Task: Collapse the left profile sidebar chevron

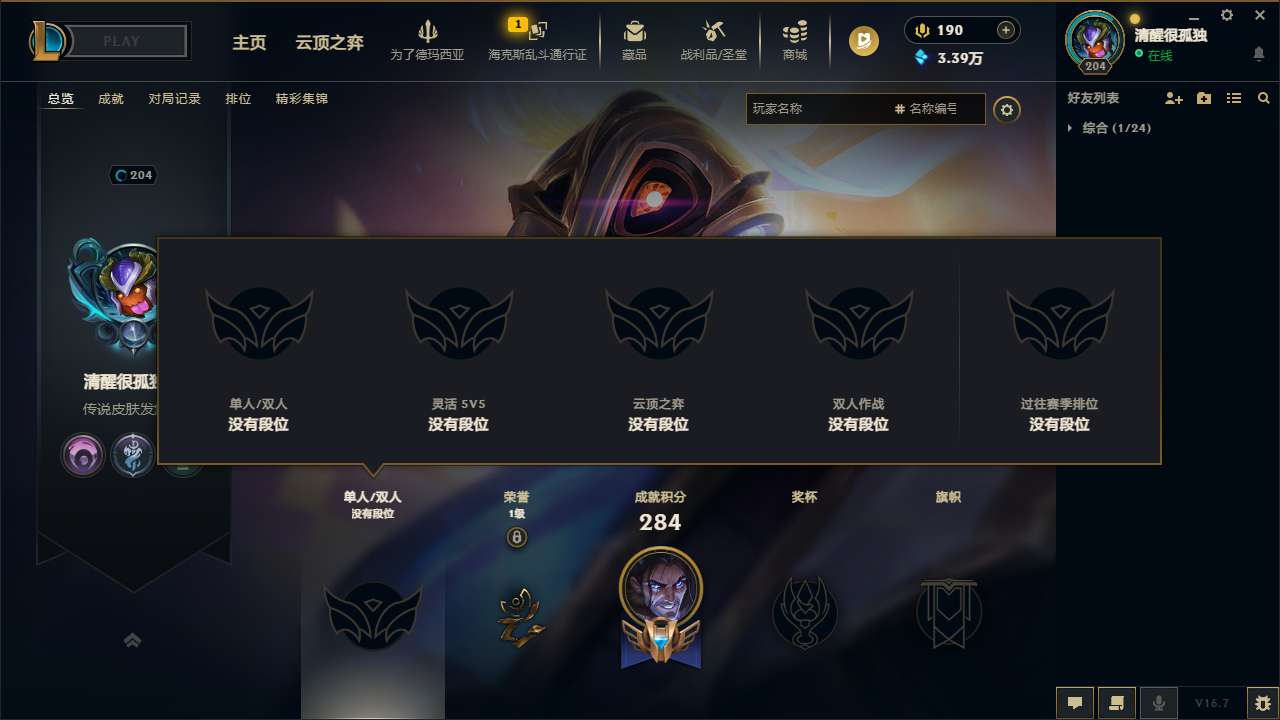Action: [x=133, y=639]
